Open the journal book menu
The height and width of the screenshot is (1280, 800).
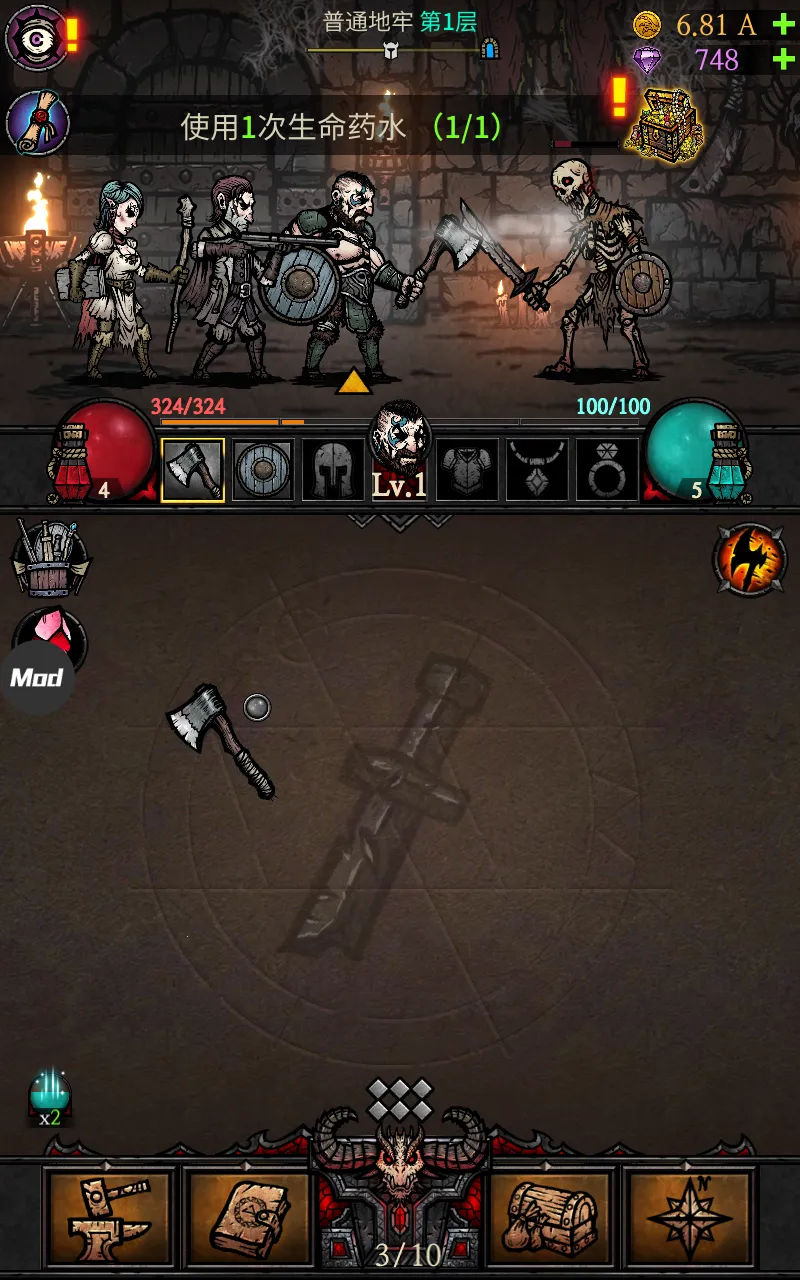[x=250, y=1215]
